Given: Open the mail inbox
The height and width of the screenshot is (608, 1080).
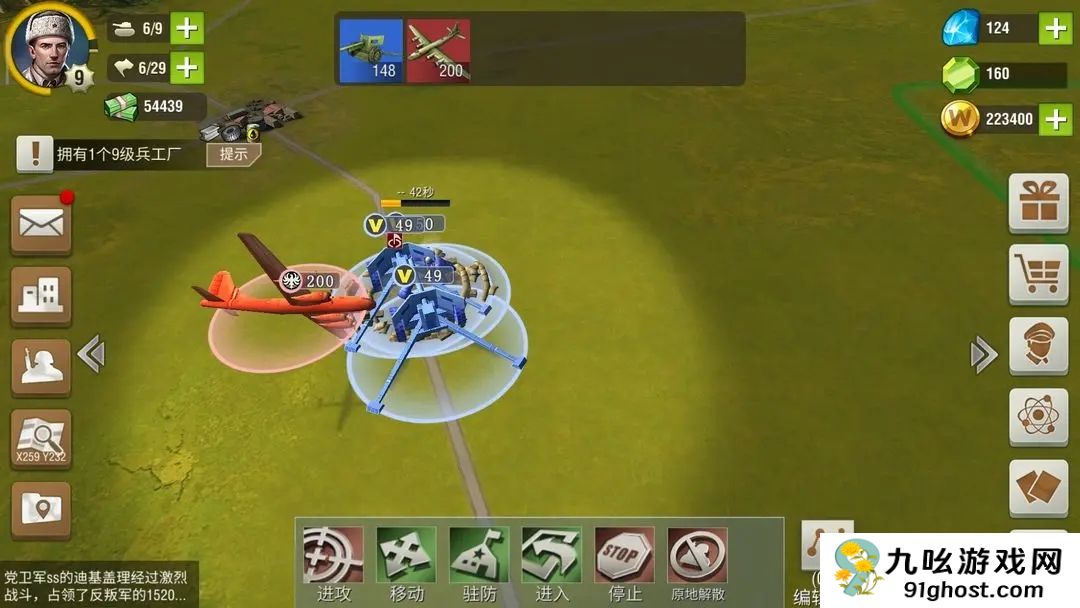Looking at the screenshot, I should click(x=41, y=224).
